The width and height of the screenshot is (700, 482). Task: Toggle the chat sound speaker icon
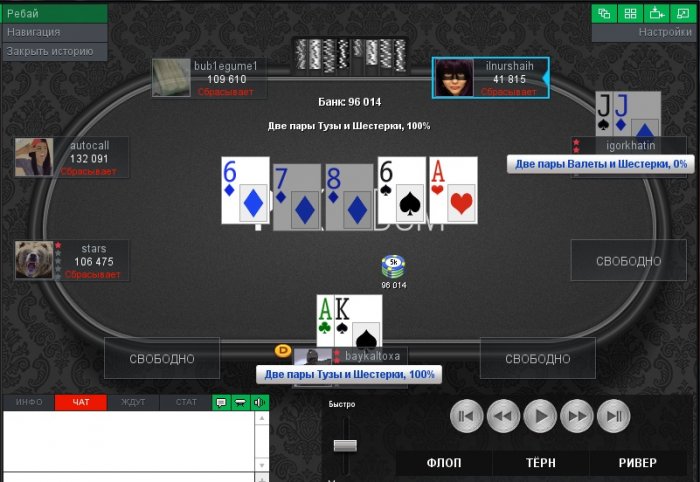tap(259, 402)
